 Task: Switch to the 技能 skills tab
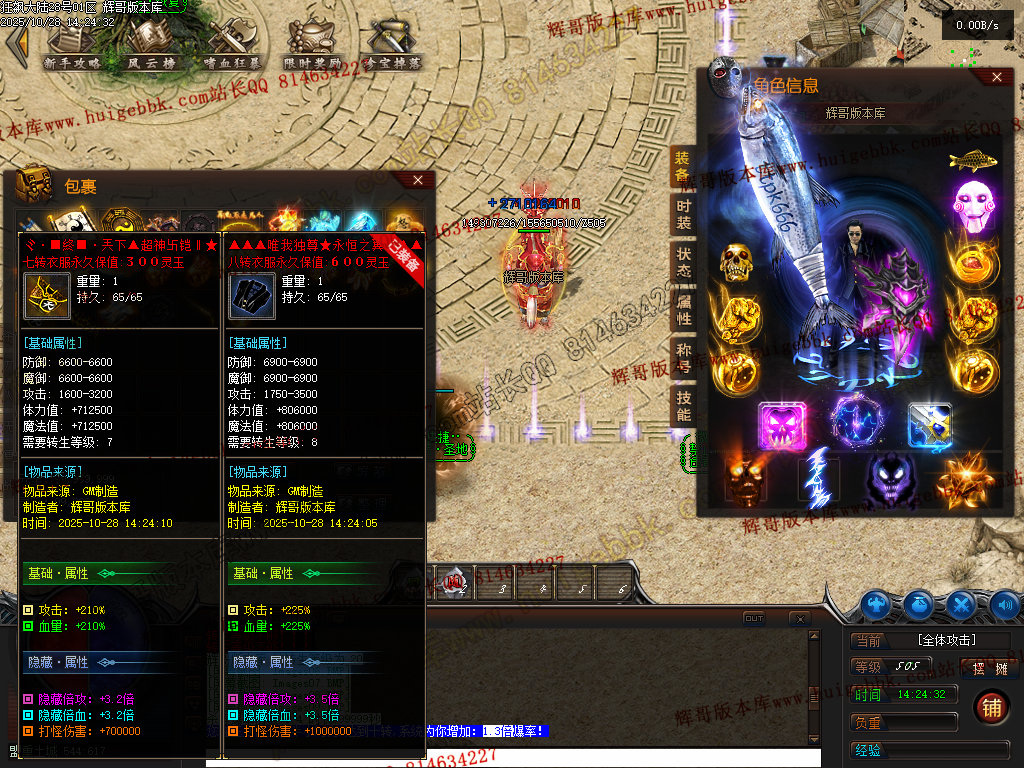[x=683, y=401]
